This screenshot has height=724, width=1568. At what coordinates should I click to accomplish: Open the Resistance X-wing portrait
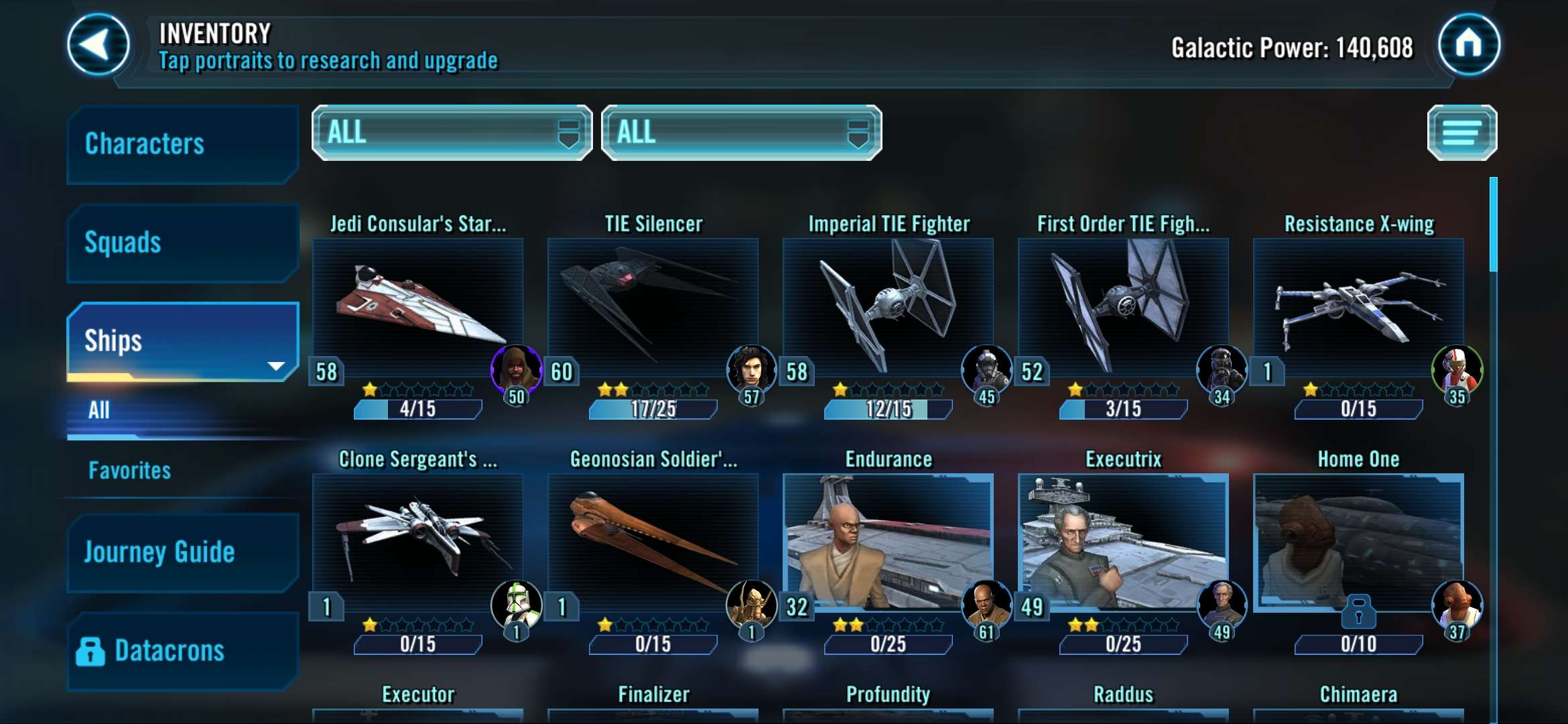(1358, 306)
